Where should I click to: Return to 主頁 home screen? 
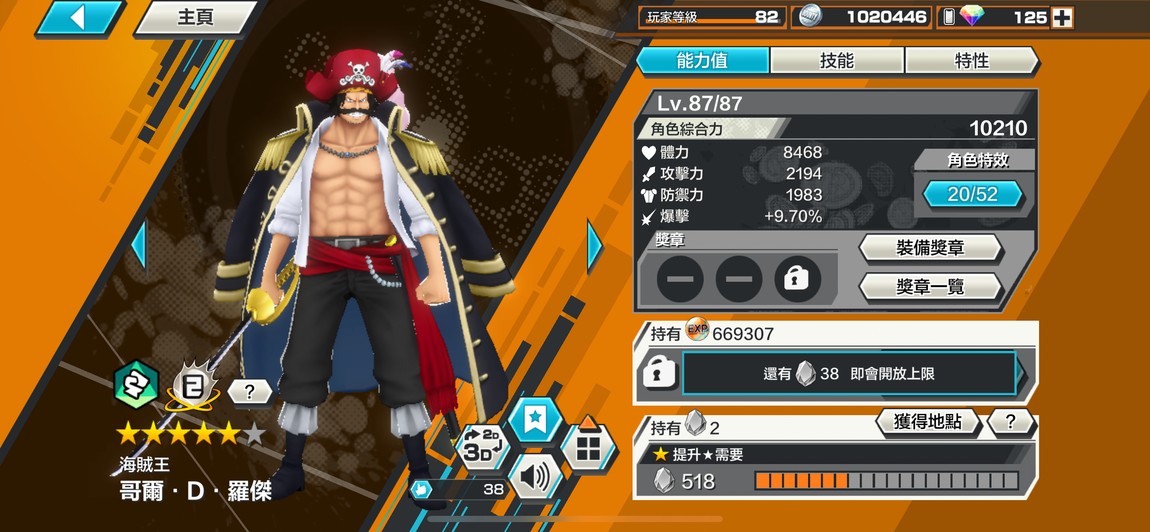tap(195, 18)
